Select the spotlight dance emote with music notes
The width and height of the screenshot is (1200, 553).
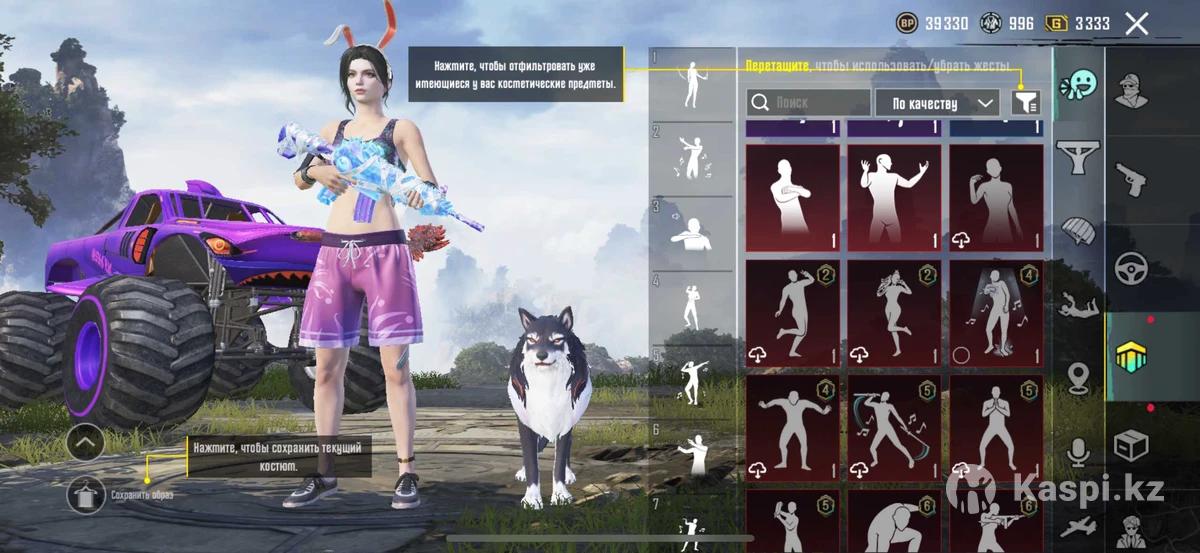click(x=995, y=313)
